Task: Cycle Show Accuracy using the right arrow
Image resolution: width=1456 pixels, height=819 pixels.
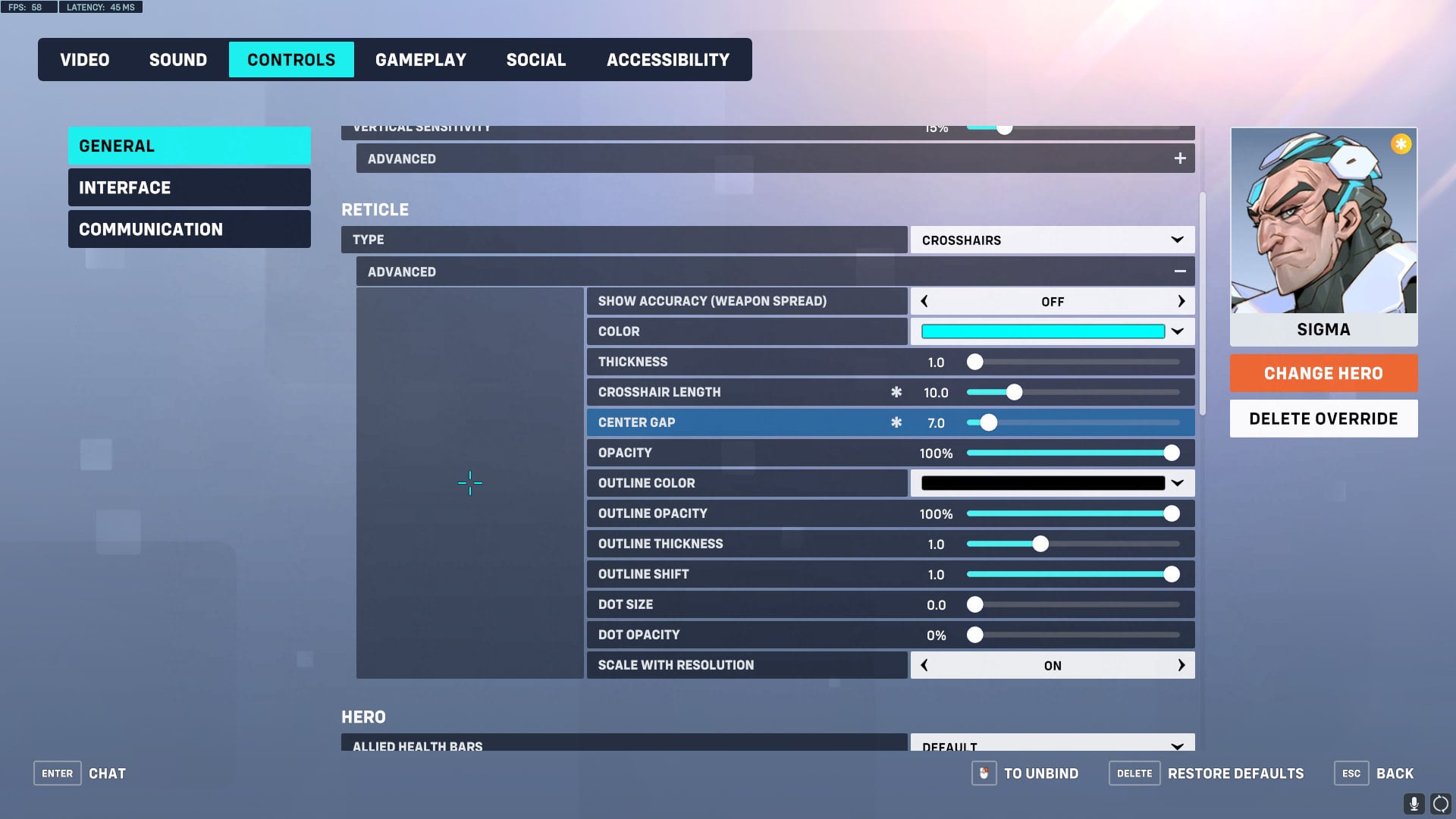Action: pos(1181,301)
